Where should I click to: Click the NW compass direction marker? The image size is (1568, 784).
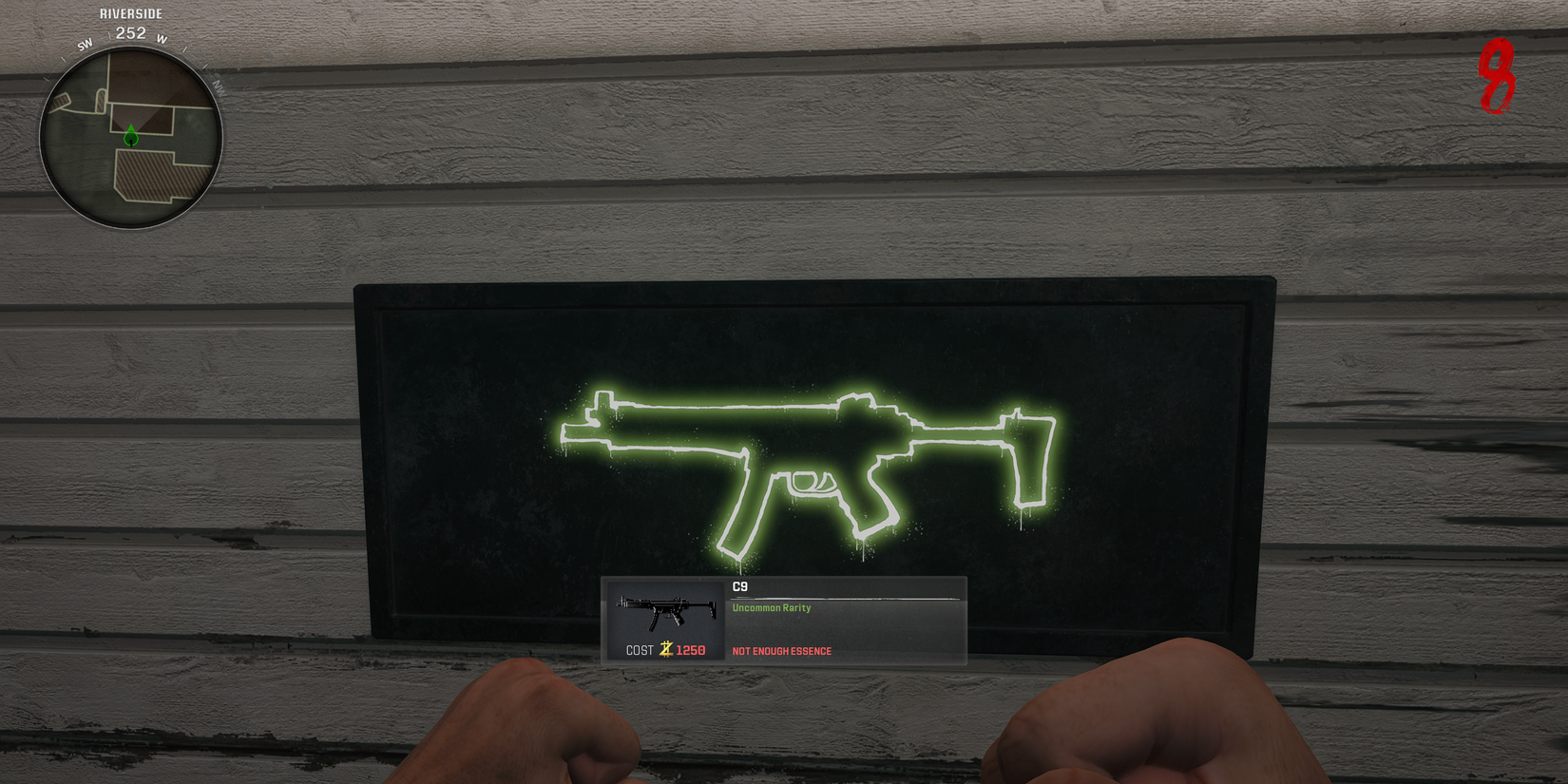click(219, 87)
